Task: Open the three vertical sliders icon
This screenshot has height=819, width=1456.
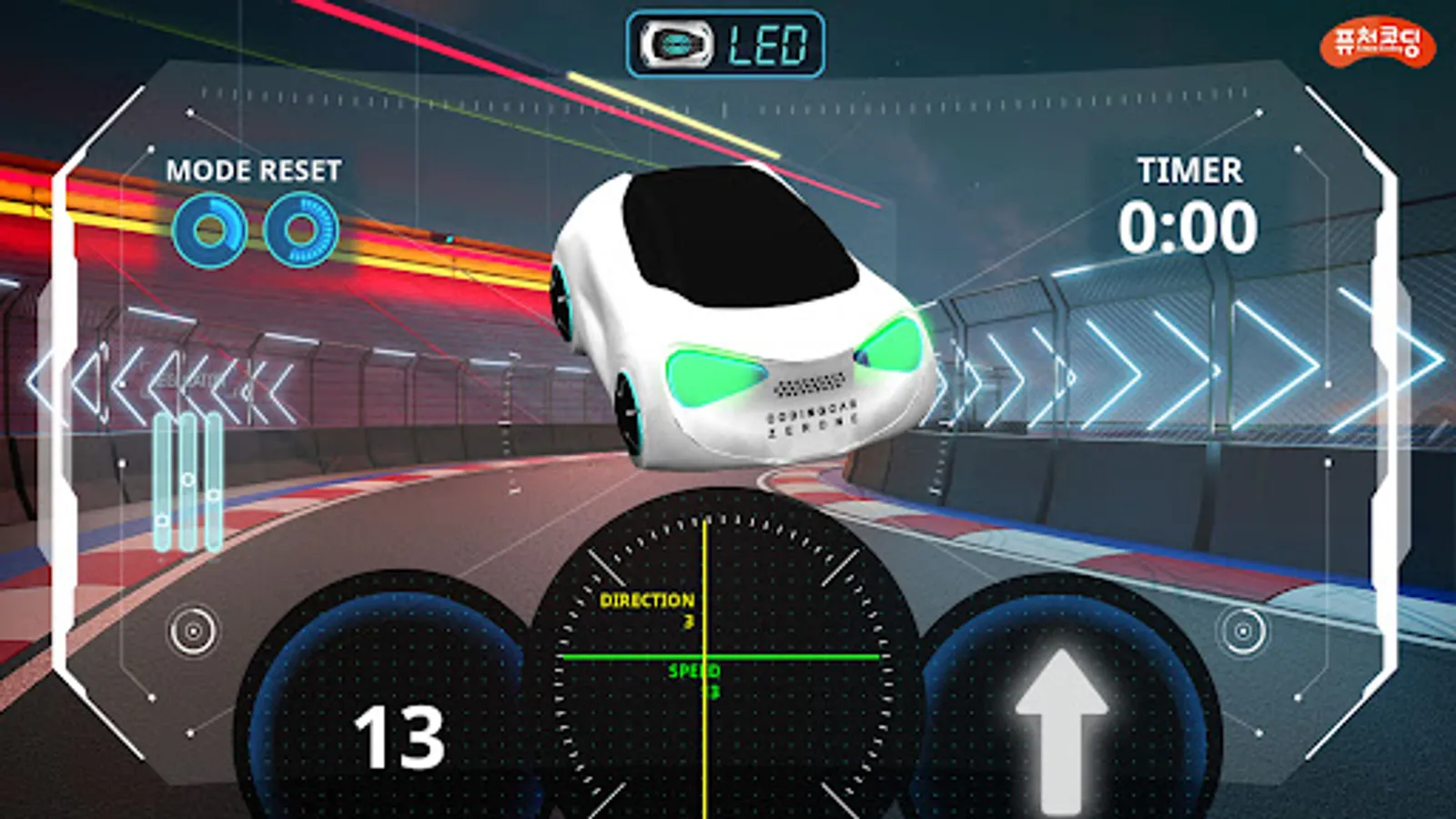Action: tap(187, 481)
